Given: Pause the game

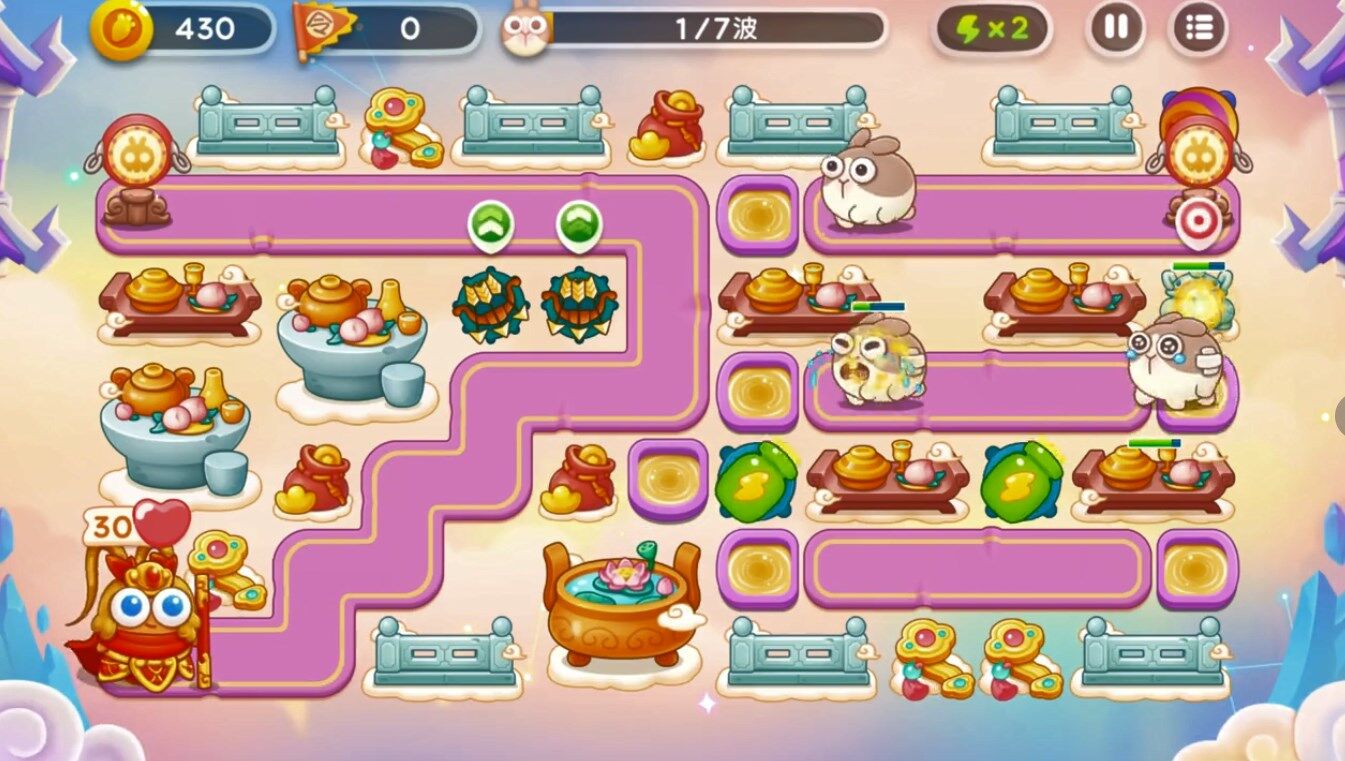Looking at the screenshot, I should [x=1115, y=29].
